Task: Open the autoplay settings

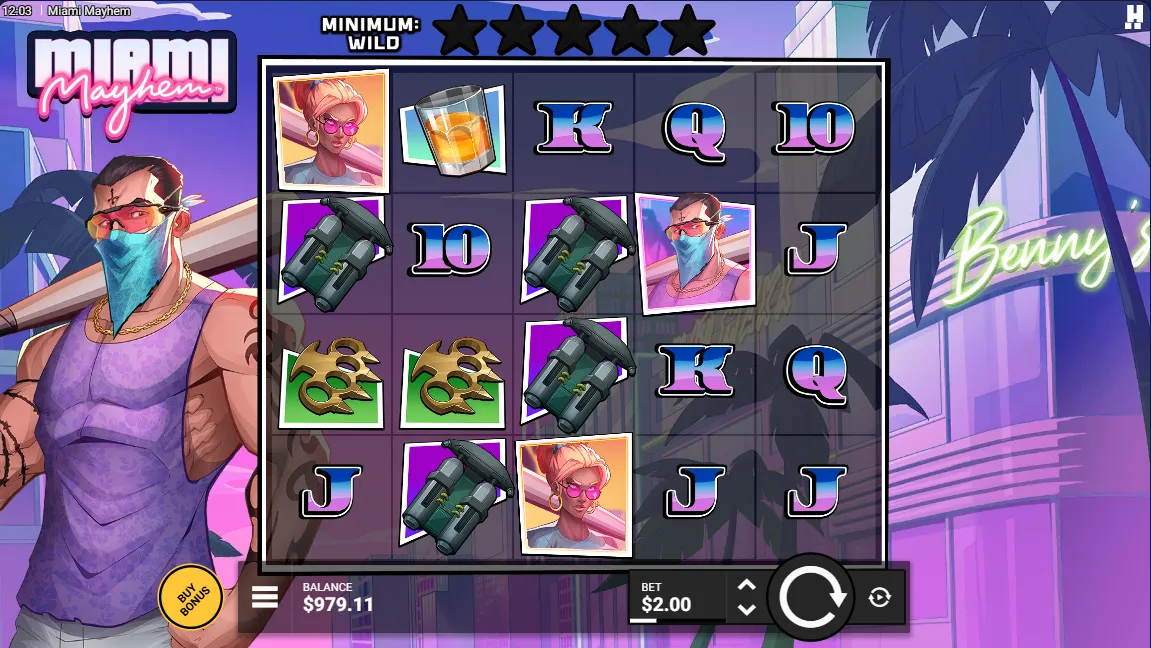Action: pos(880,598)
